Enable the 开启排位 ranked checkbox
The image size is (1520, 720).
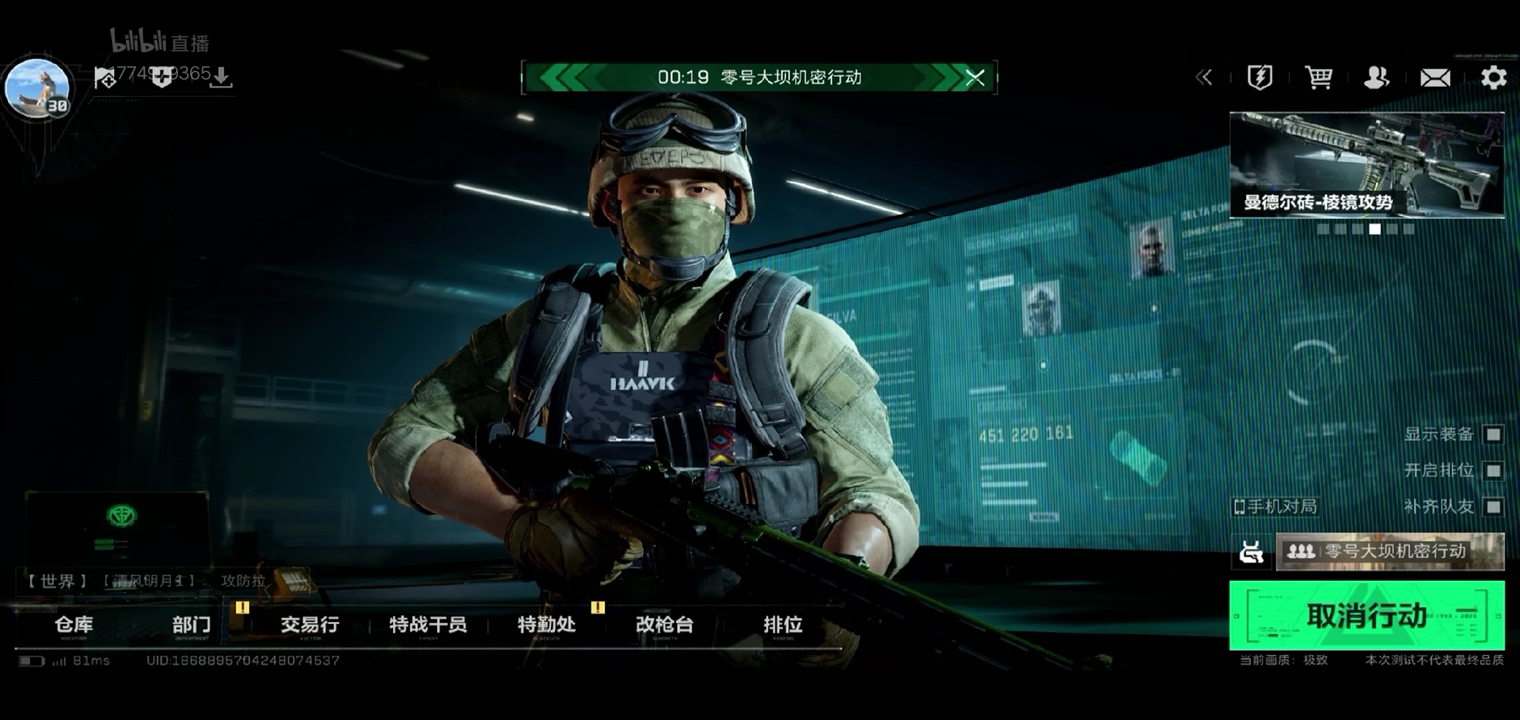tap(1492, 470)
